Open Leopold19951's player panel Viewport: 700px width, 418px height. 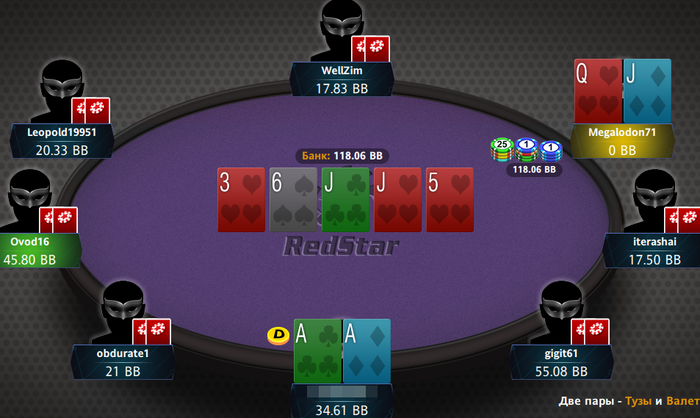61,140
